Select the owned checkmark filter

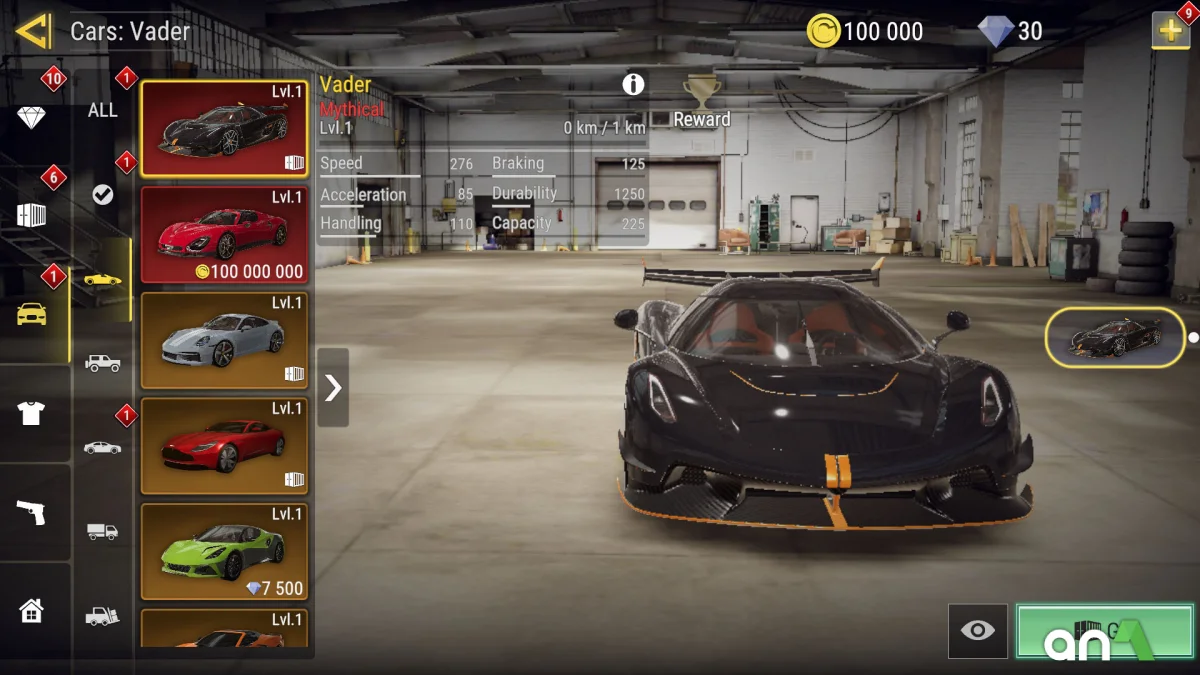103,195
